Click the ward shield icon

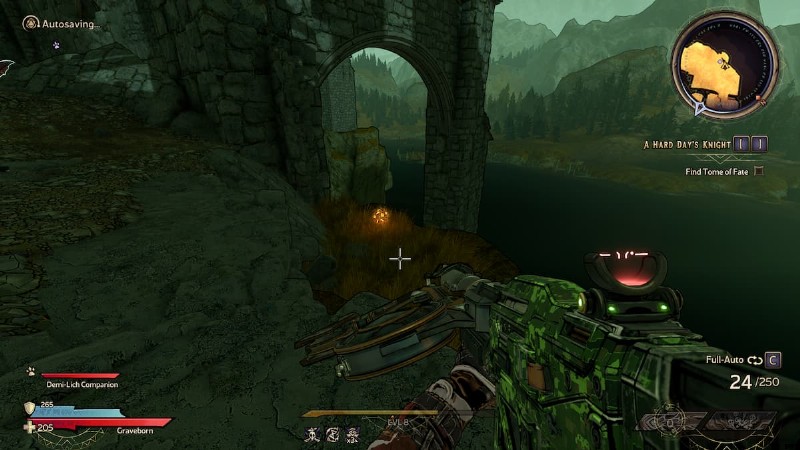30,407
